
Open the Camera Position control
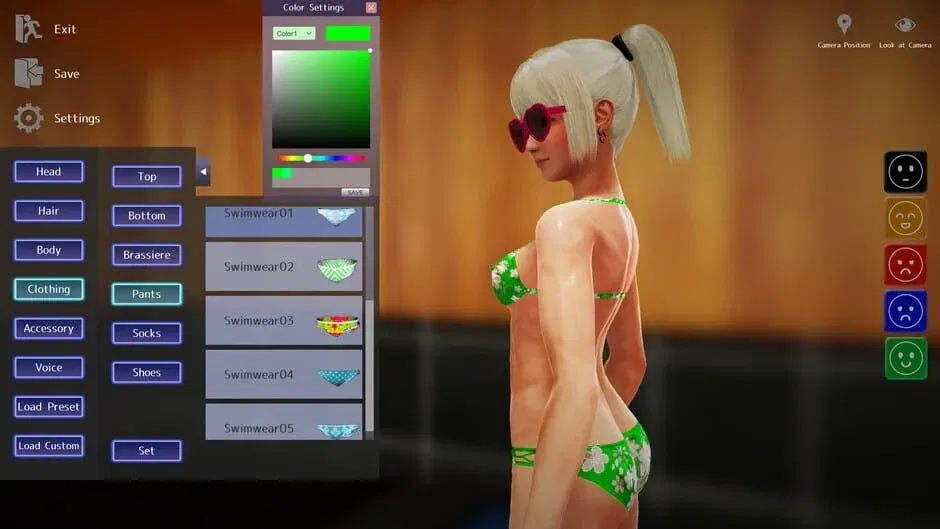844,31
